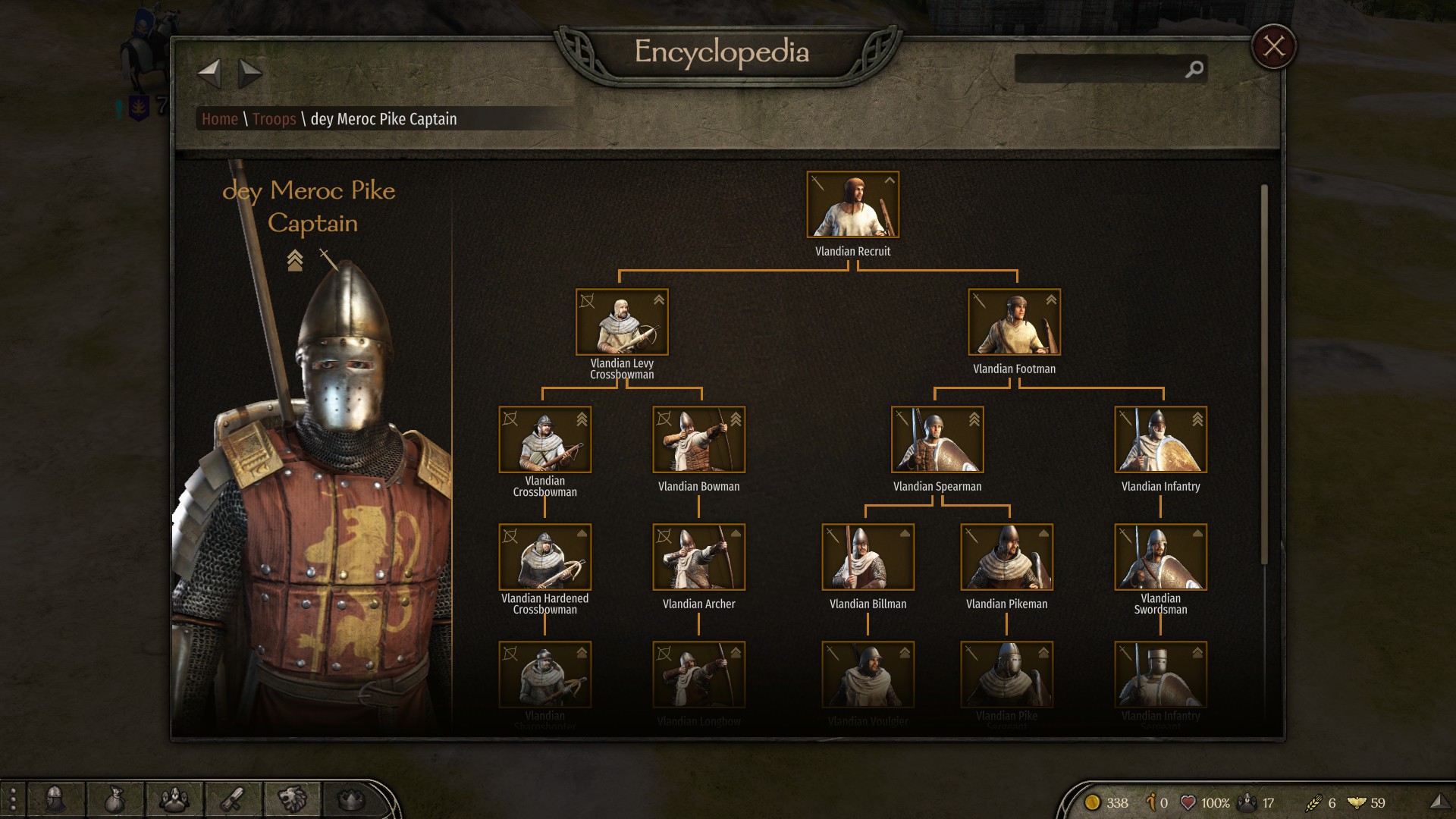Image resolution: width=1456 pixels, height=819 pixels.
Task: Open the Vlandian Spearman entry
Action: pyautogui.click(x=937, y=440)
